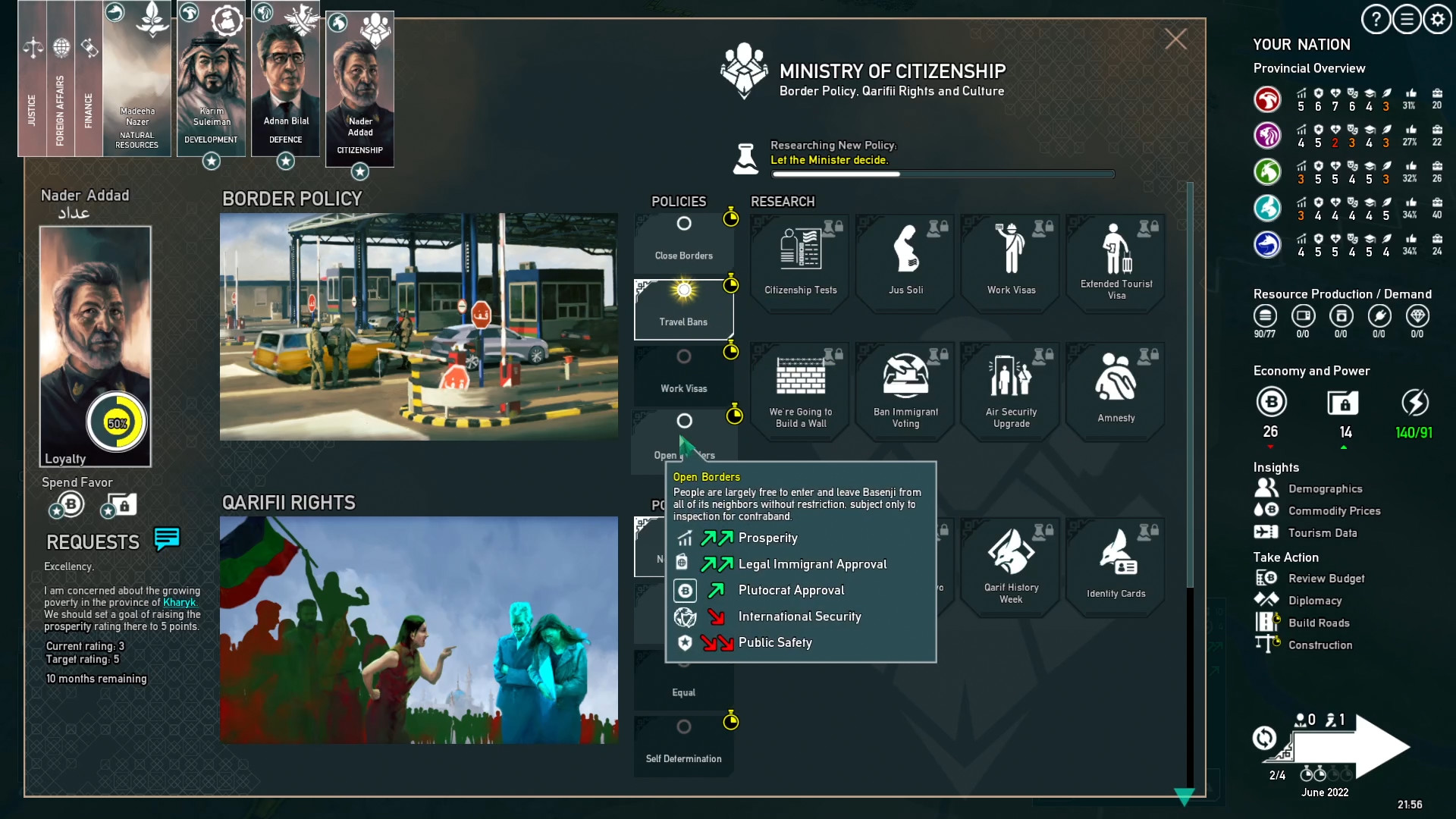Screen dimensions: 1456x819
Task: Open the Amnesty research option
Action: coord(1115,391)
